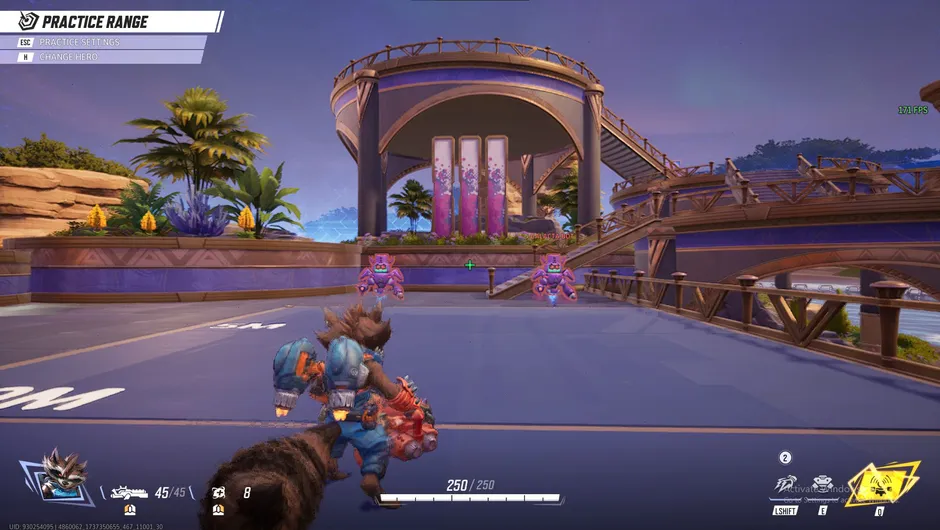
Task: Select the gun weapon icon
Action: point(128,492)
